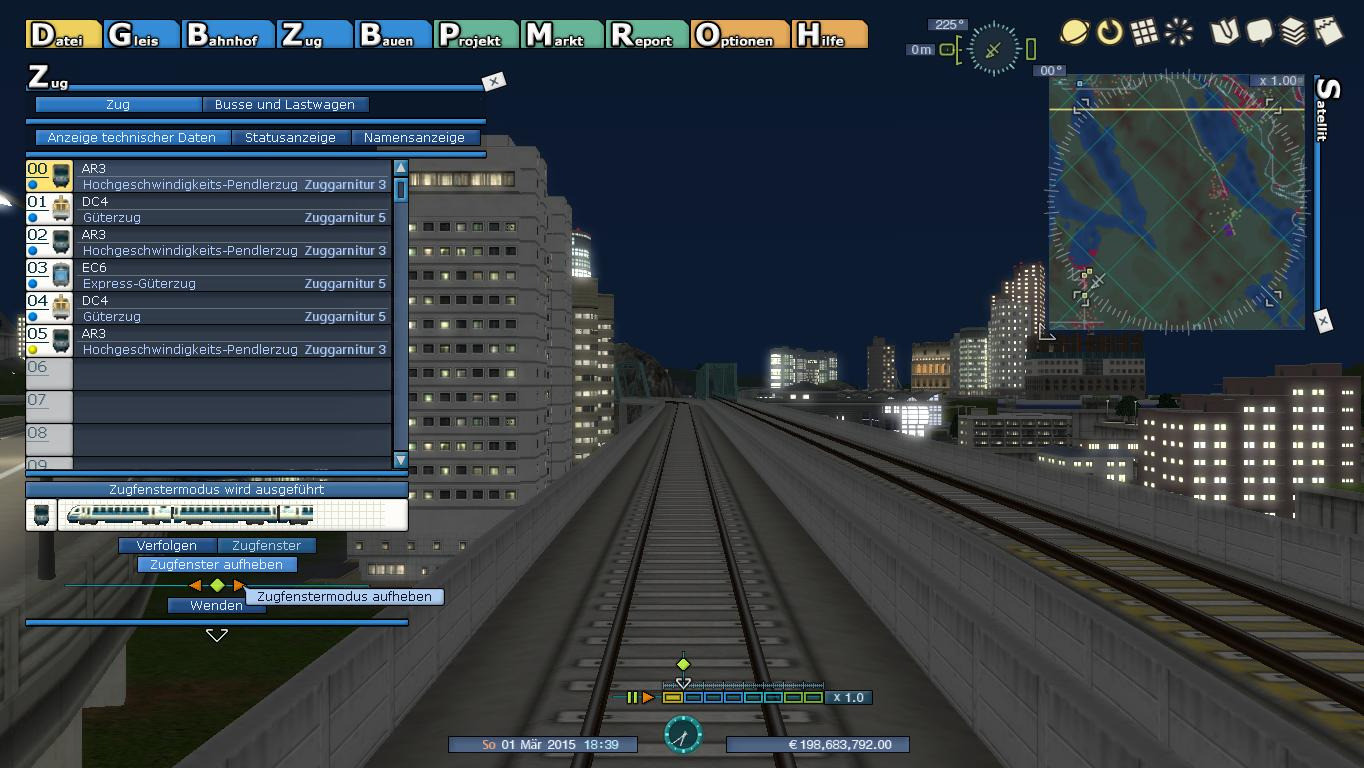Close the Satellit minimap panel

(1323, 321)
